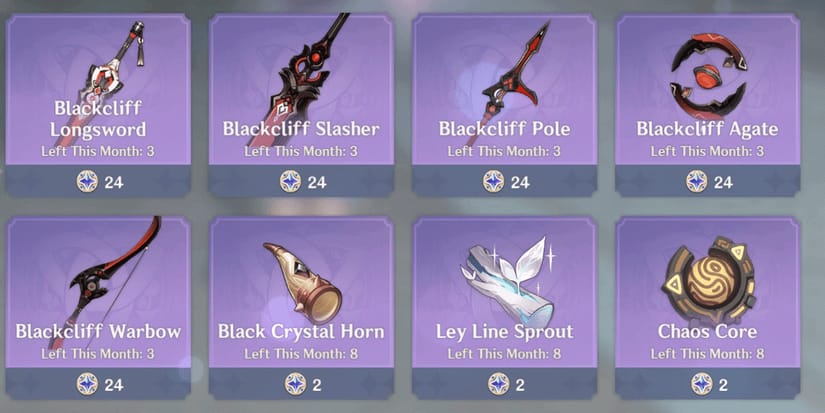The width and height of the screenshot is (825, 413).
Task: Select the Chaos Core shop item
Action: click(x=707, y=298)
